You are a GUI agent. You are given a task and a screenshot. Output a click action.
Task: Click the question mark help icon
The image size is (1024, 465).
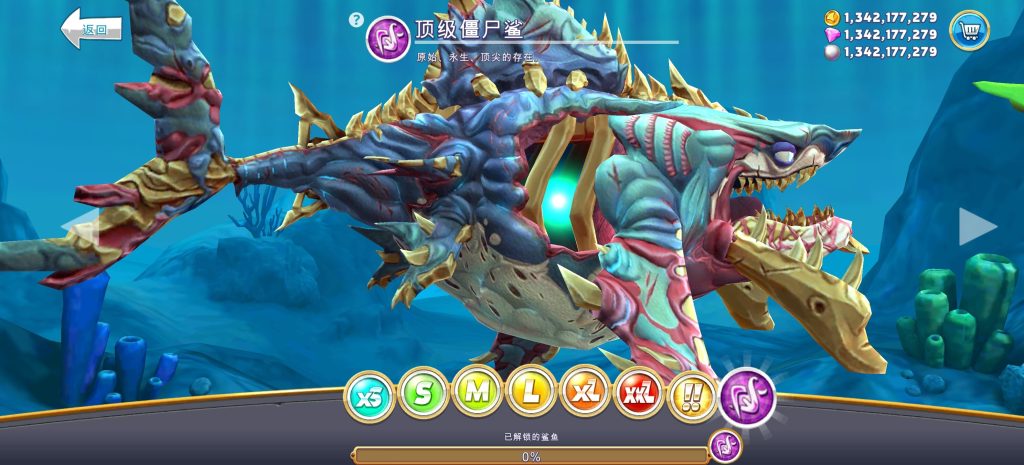355,19
